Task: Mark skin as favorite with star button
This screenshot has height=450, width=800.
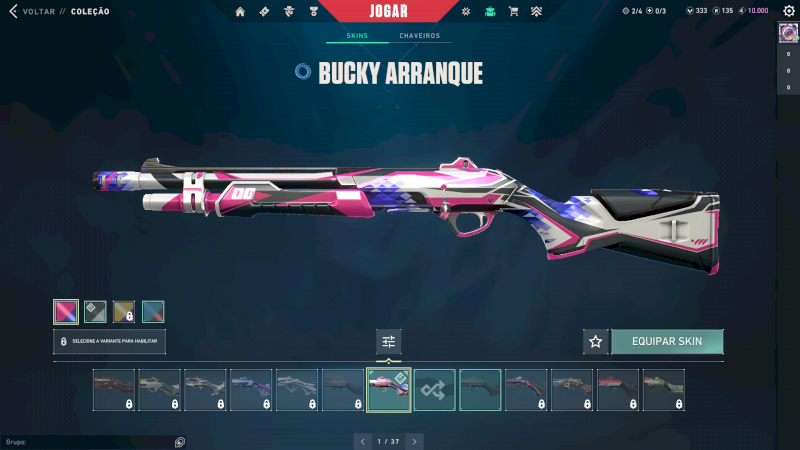Action: 596,341
